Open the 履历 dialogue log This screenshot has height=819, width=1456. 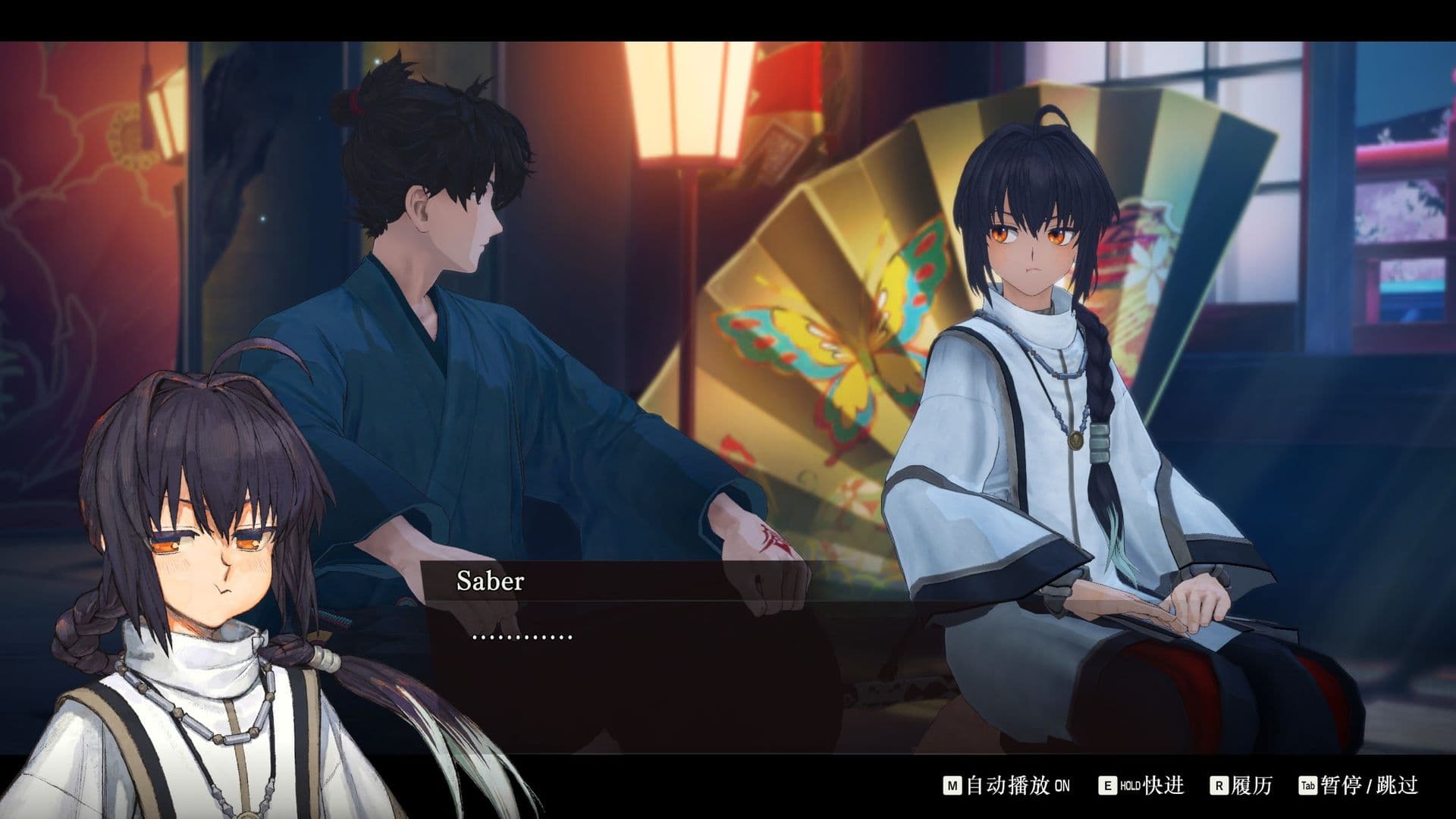tap(1241, 786)
